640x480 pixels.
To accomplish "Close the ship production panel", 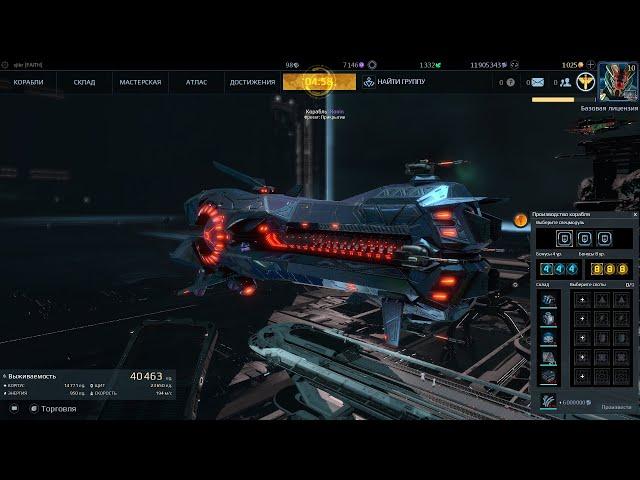I will pyautogui.click(x=634, y=214).
